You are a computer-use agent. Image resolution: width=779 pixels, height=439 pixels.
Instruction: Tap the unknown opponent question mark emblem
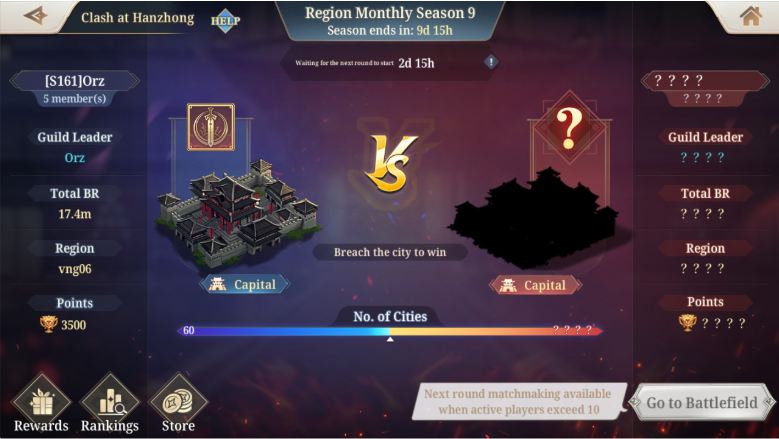(x=568, y=127)
